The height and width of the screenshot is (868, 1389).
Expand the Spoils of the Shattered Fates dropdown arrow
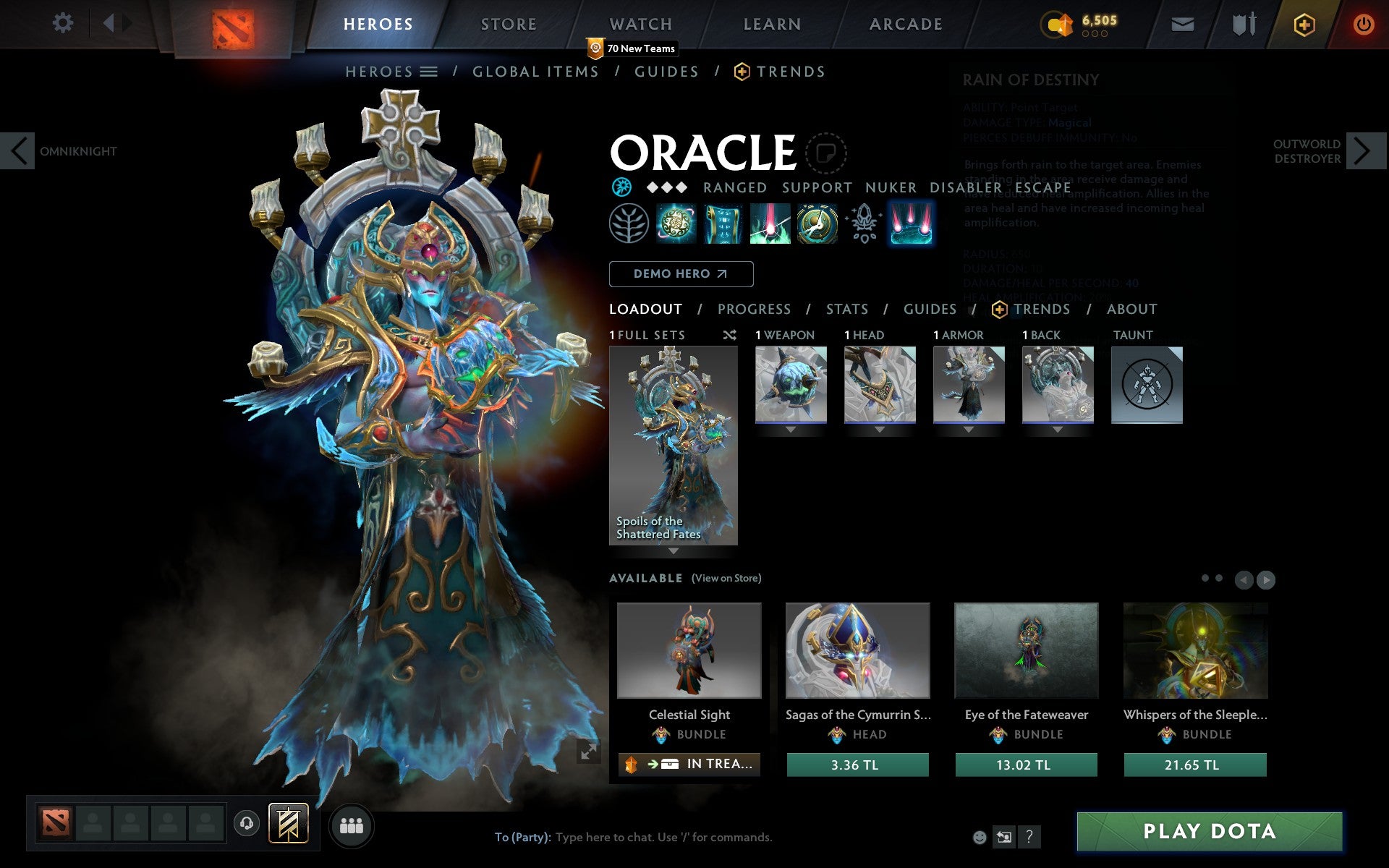click(674, 550)
